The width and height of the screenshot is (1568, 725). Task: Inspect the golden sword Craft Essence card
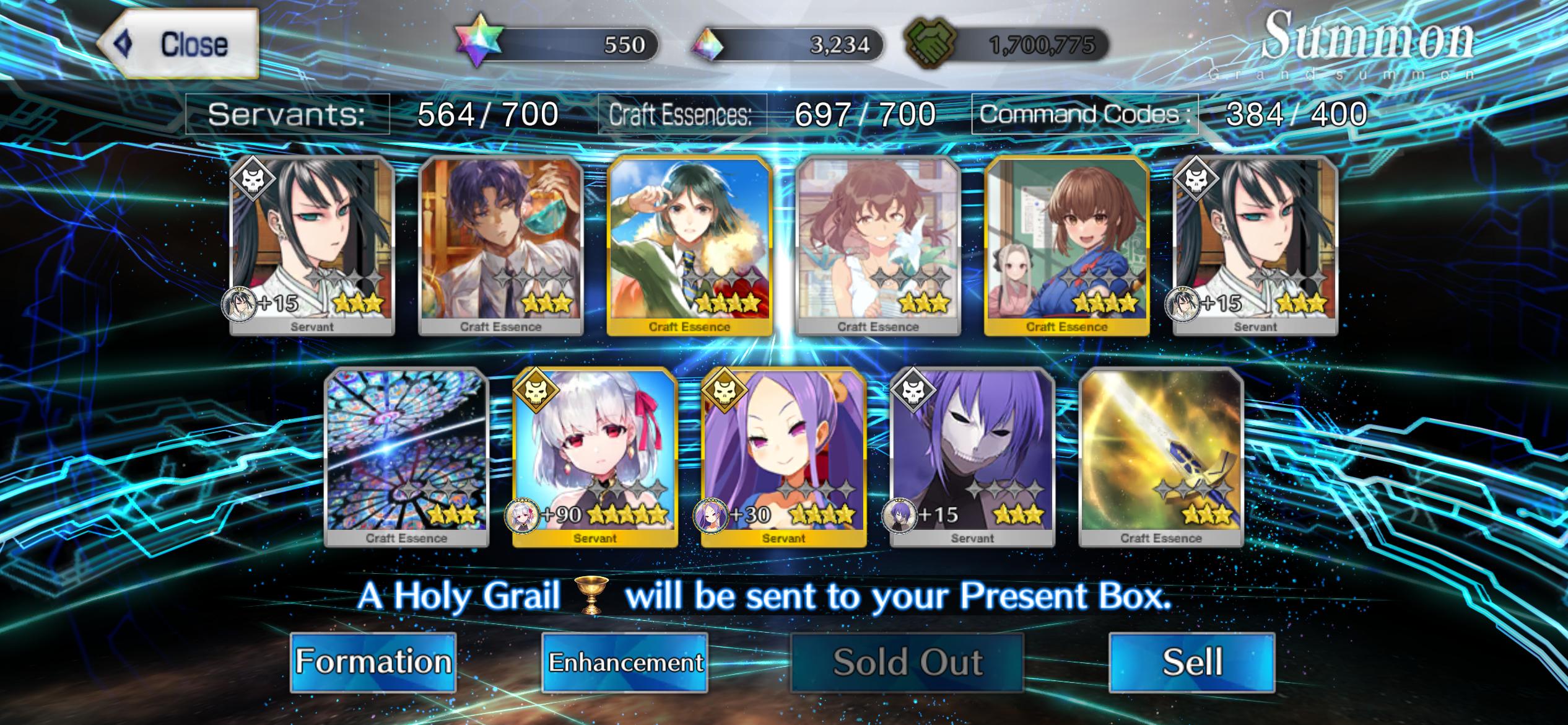pyautogui.click(x=1161, y=457)
